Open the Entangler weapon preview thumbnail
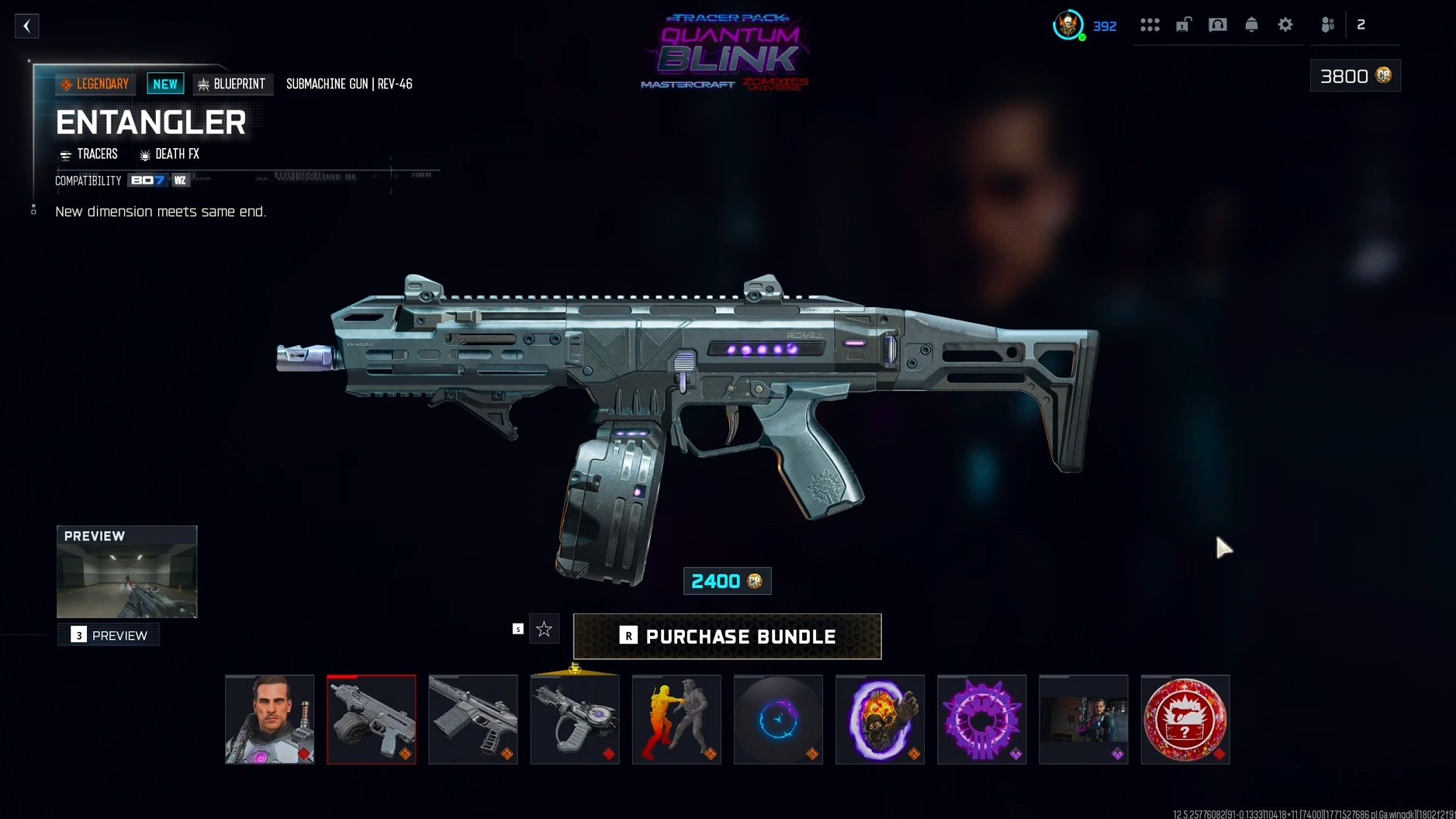 click(x=126, y=572)
